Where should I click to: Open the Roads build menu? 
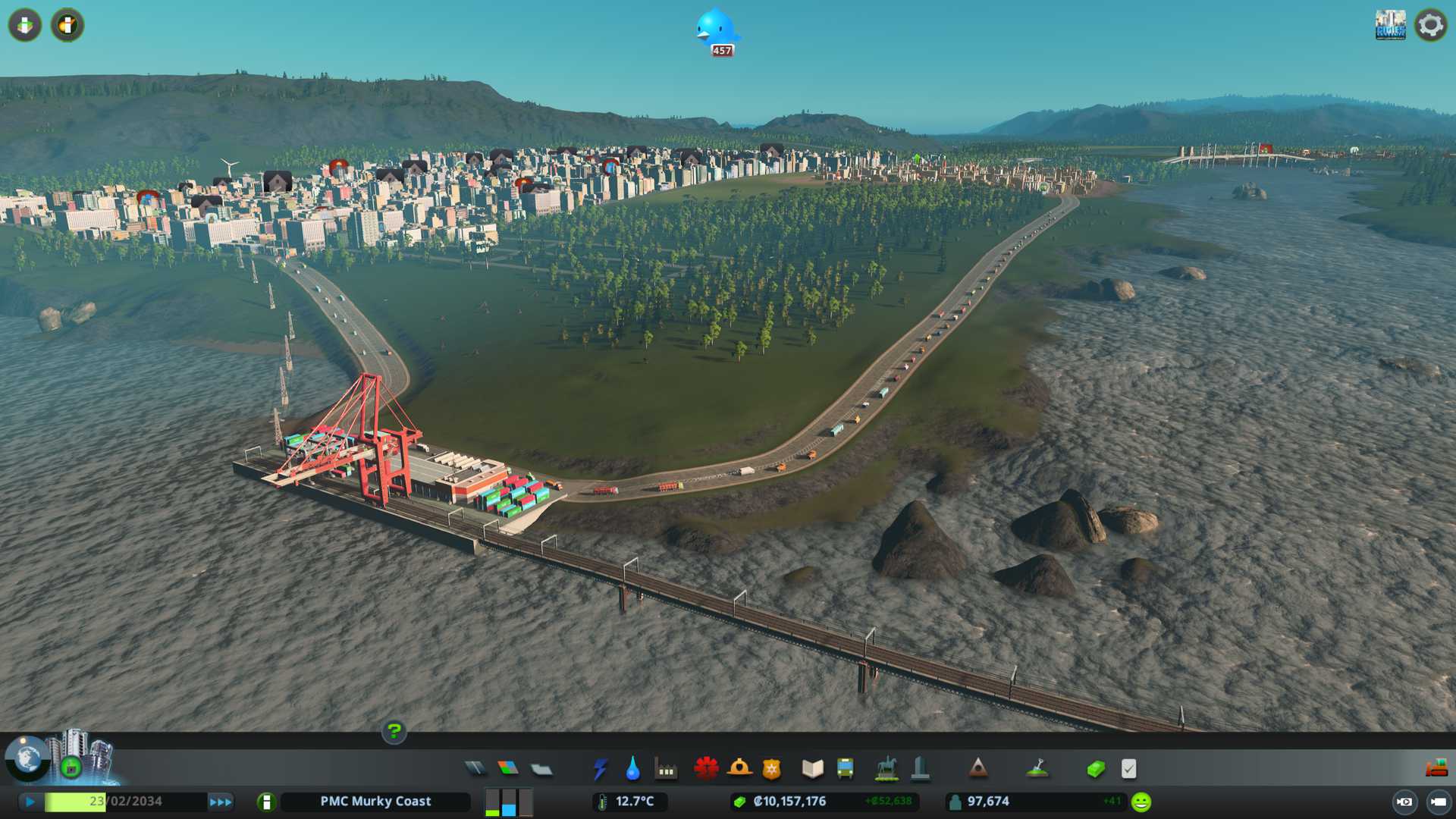tap(475, 769)
